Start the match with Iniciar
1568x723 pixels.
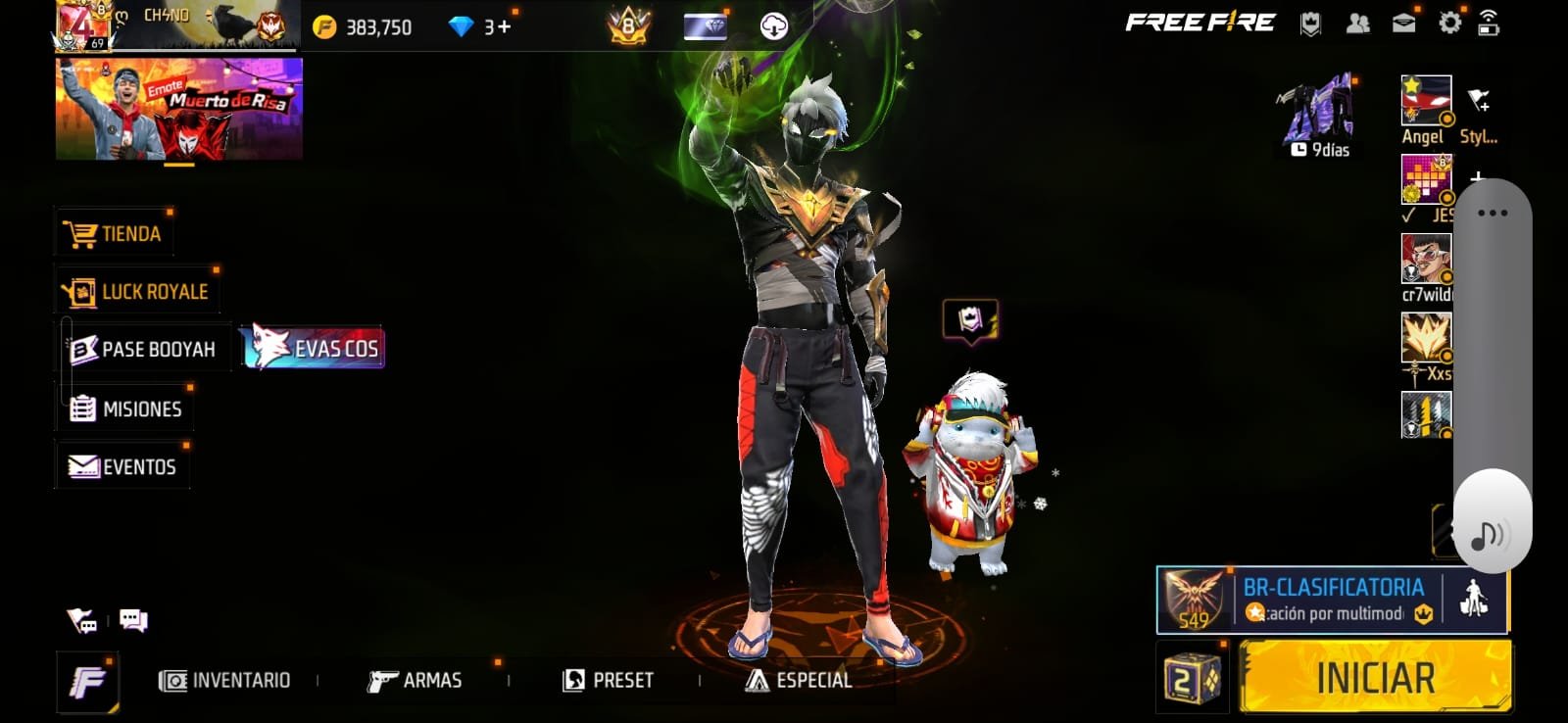coord(1374,678)
